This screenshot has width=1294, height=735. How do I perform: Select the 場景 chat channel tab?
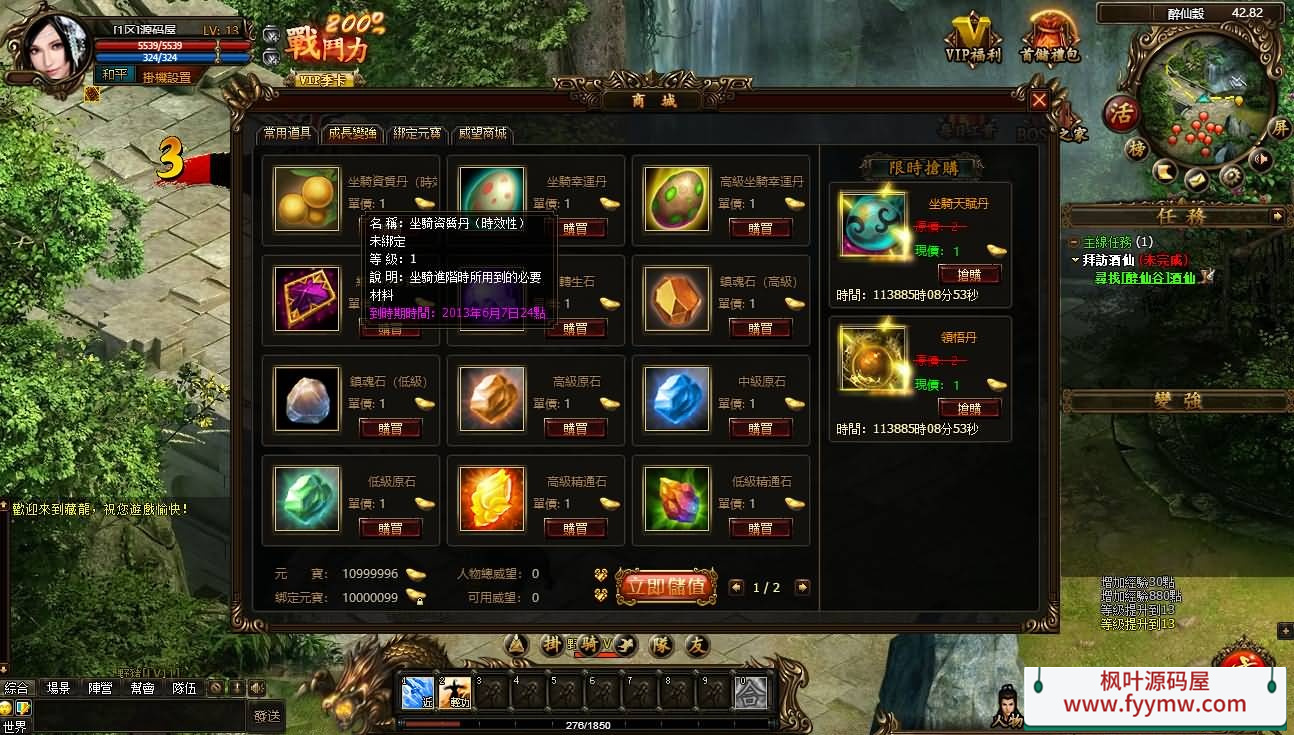point(58,688)
